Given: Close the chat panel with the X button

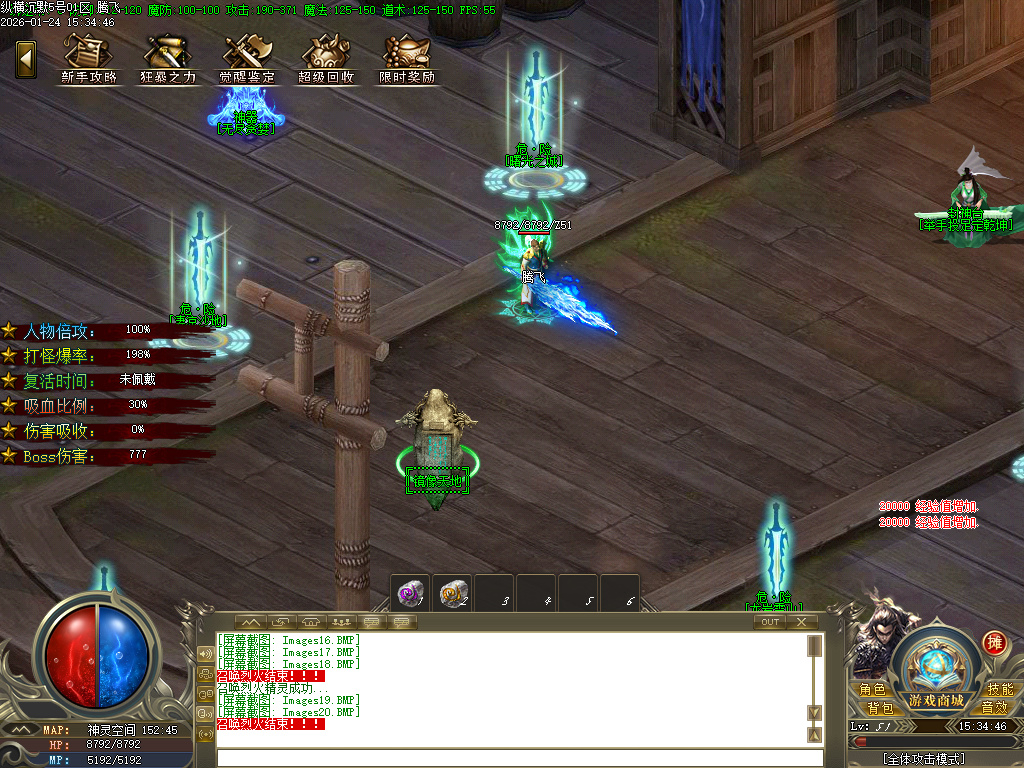Looking at the screenshot, I should pos(801,622).
